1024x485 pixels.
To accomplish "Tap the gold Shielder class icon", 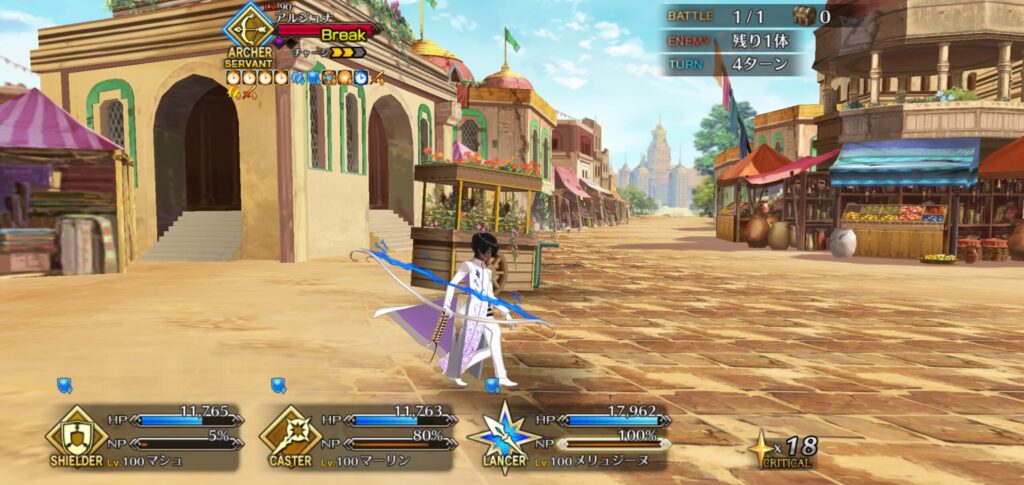I will 77,432.
